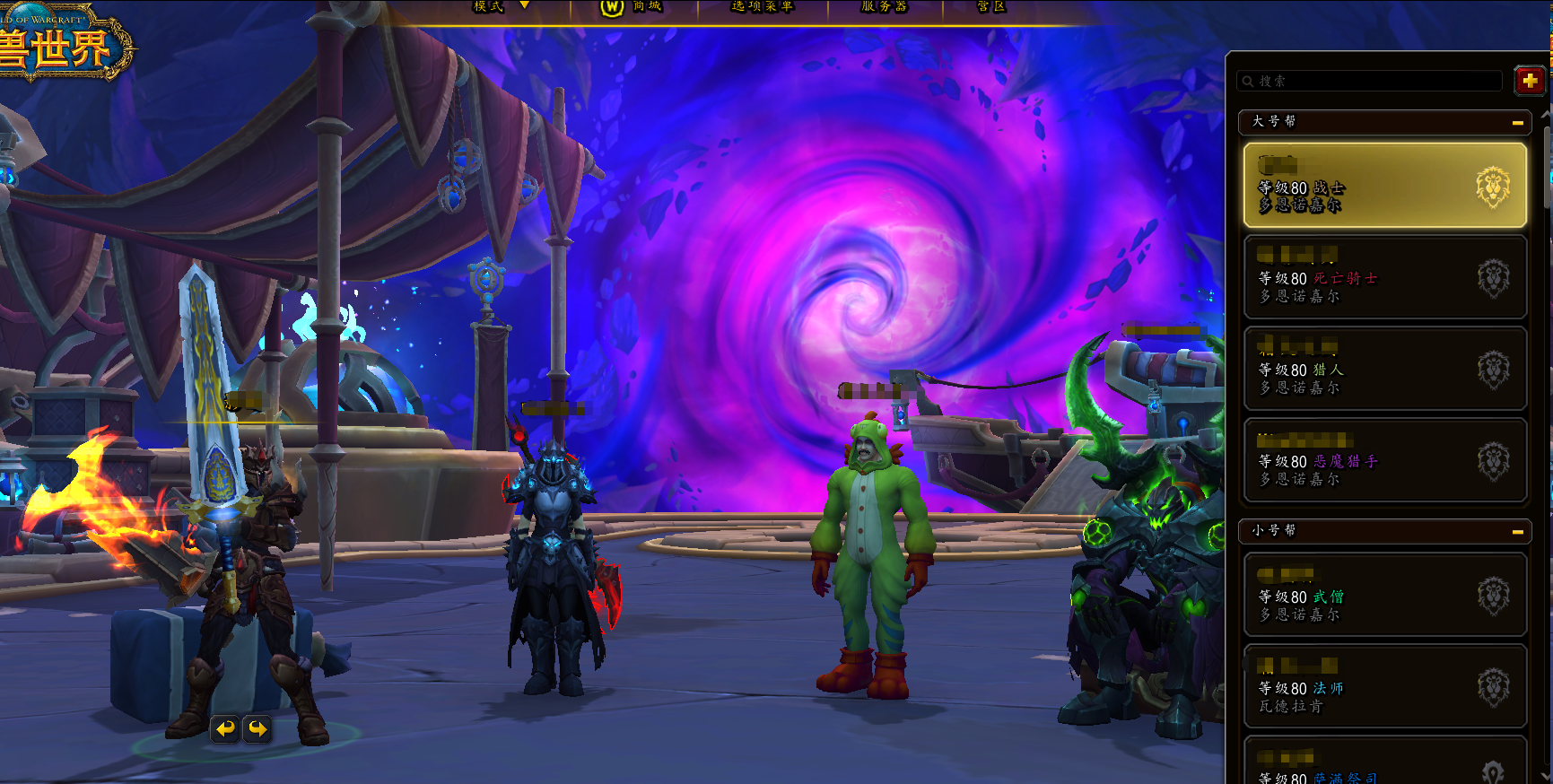1553x784 pixels.
Task: Choose the level 80 猎人 character
Action: (x=1384, y=369)
